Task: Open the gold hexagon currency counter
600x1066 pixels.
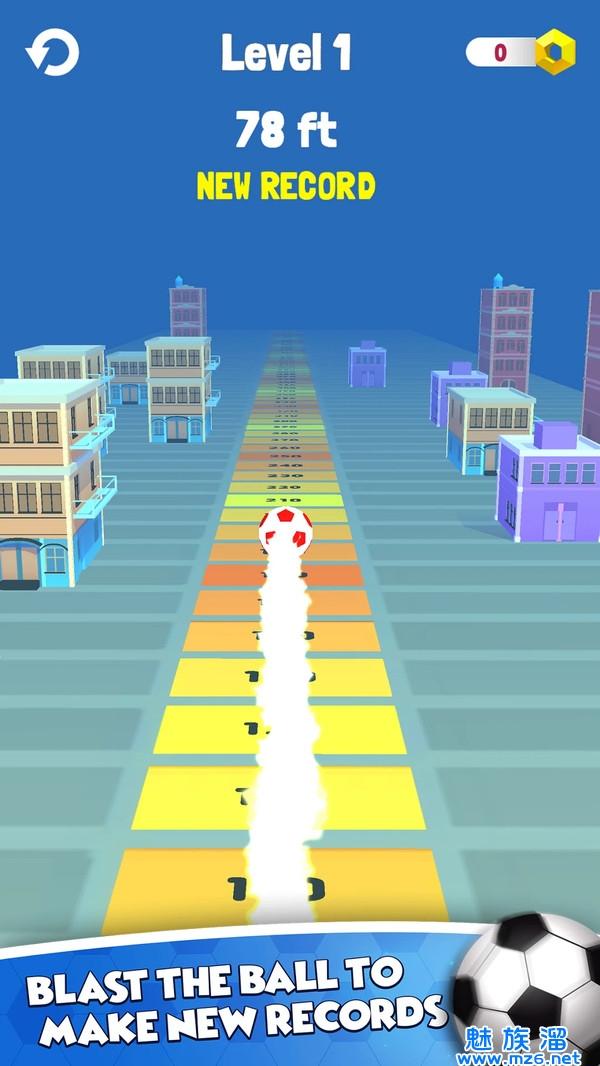Action: pyautogui.click(x=522, y=52)
